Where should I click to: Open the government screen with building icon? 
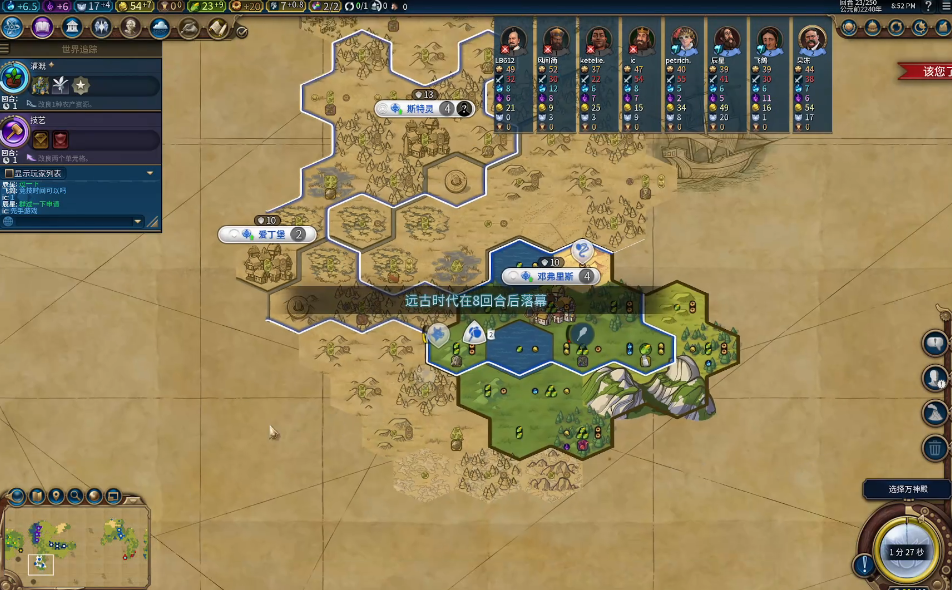[x=72, y=28]
